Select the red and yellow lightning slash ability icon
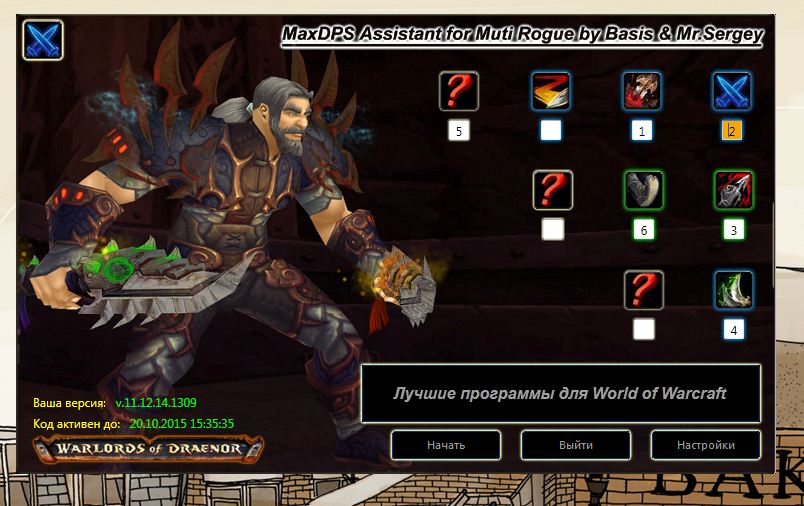Screen dimensions: 804x506 (x=551, y=91)
